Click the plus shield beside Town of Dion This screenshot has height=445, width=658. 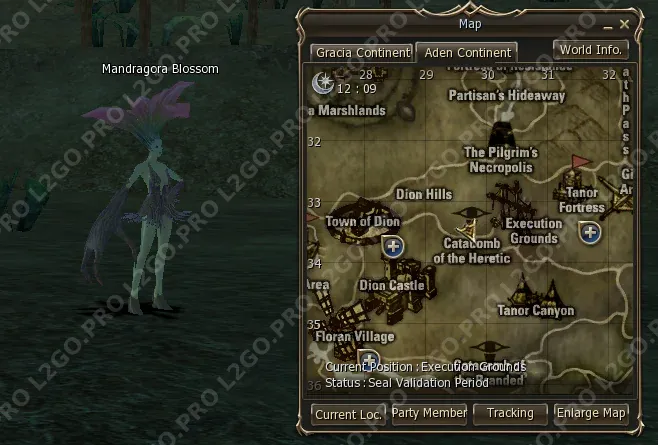pyautogui.click(x=394, y=246)
